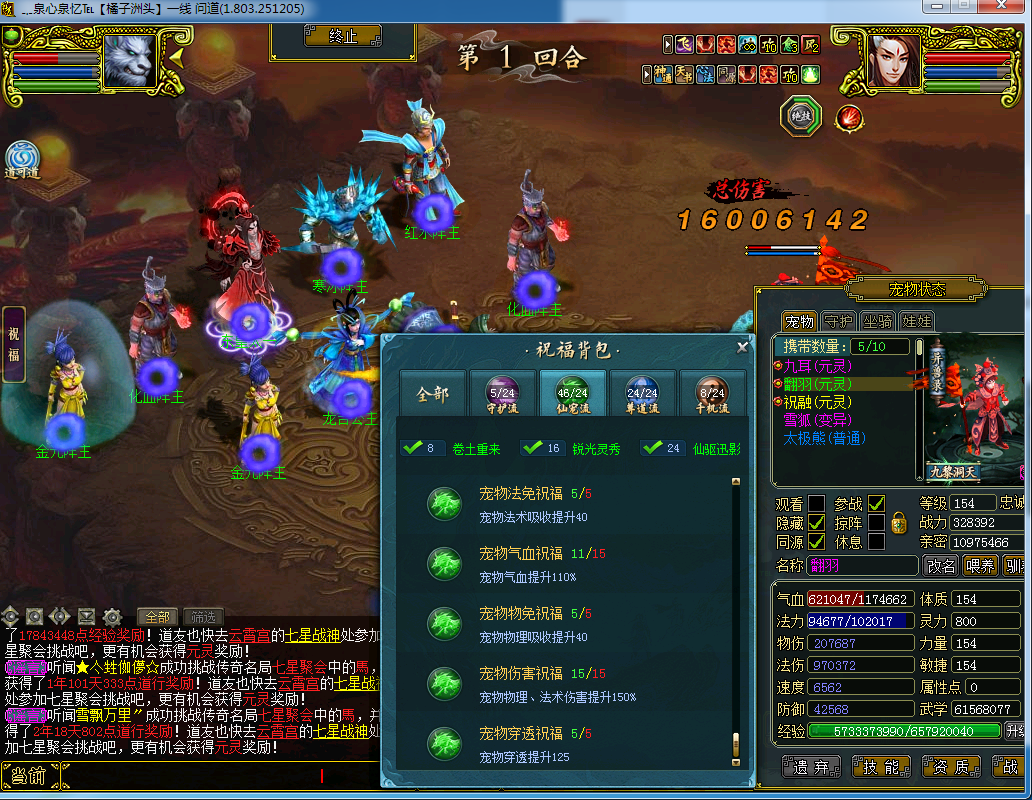This screenshot has width=1032, height=800.
Task: Switch to the 全部 blessing tab
Action: click(432, 395)
